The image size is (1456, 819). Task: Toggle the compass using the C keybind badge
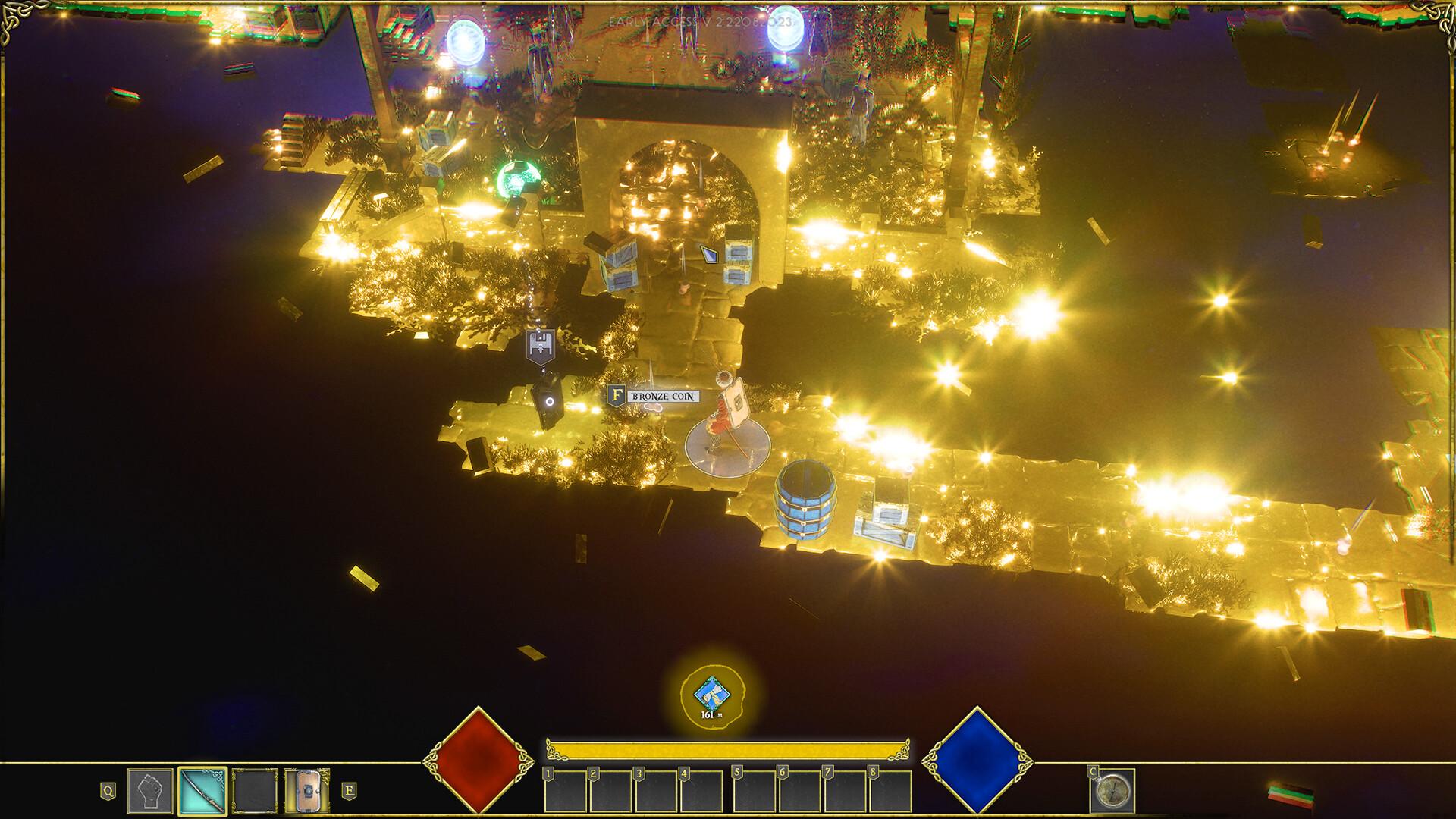tap(1093, 773)
